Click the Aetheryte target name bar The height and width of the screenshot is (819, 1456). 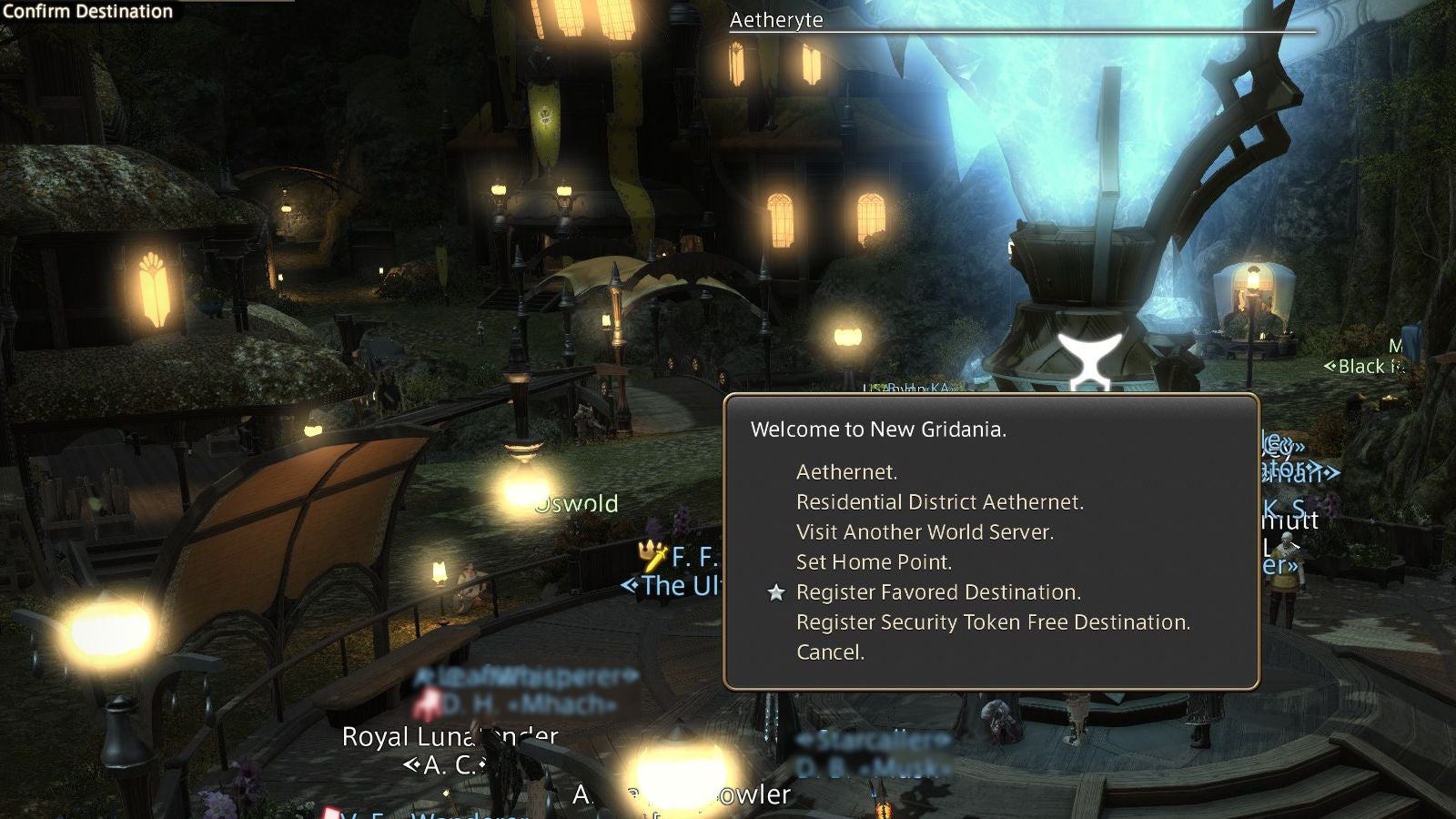click(776, 19)
